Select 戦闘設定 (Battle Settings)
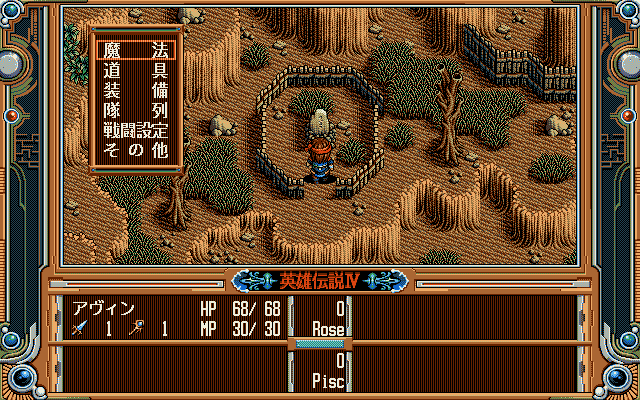Viewport: 640px width, 400px height. click(134, 130)
